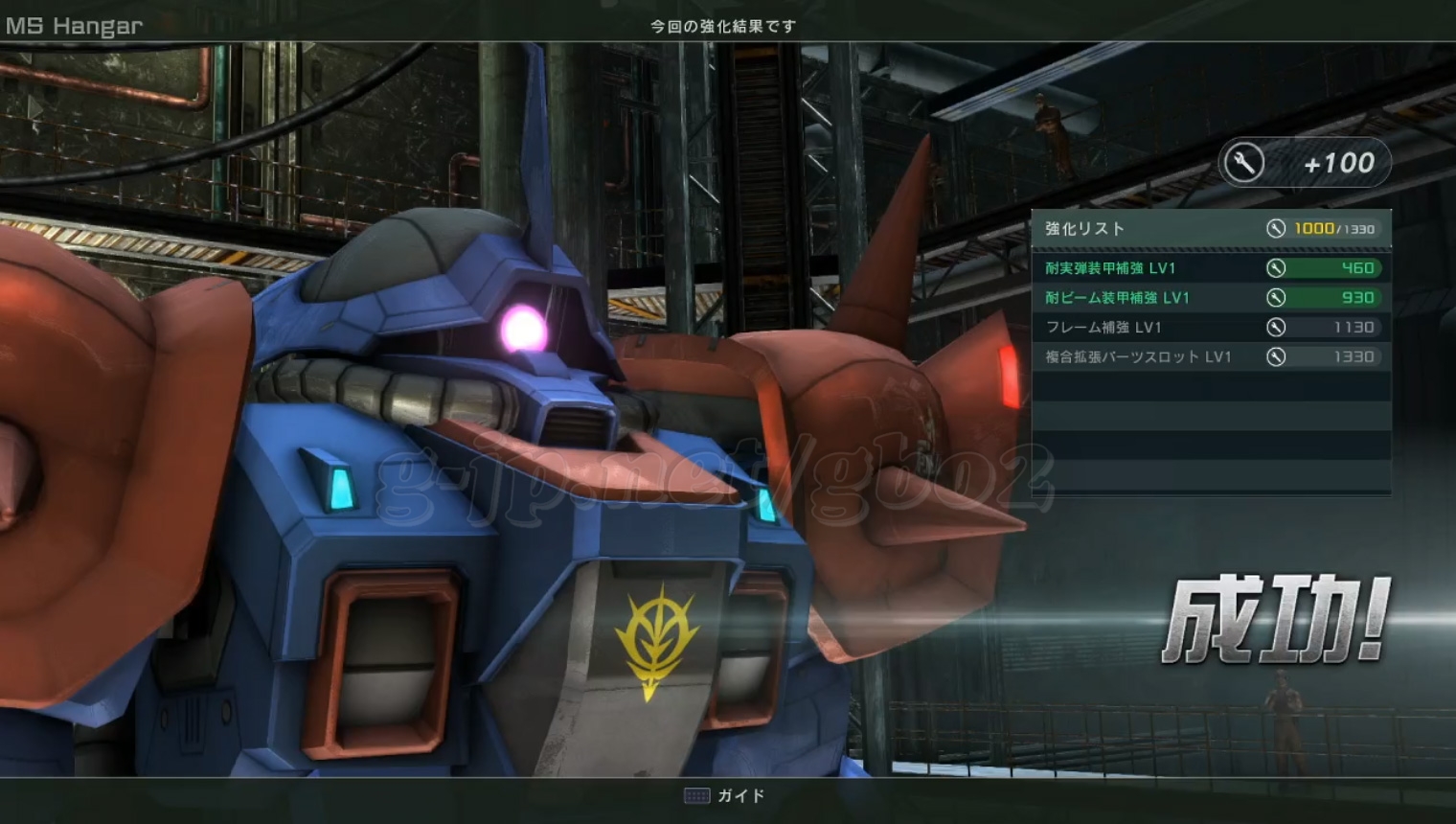Choose the フレーム補強 LV1 row
1456x824 pixels.
(x=1211, y=328)
